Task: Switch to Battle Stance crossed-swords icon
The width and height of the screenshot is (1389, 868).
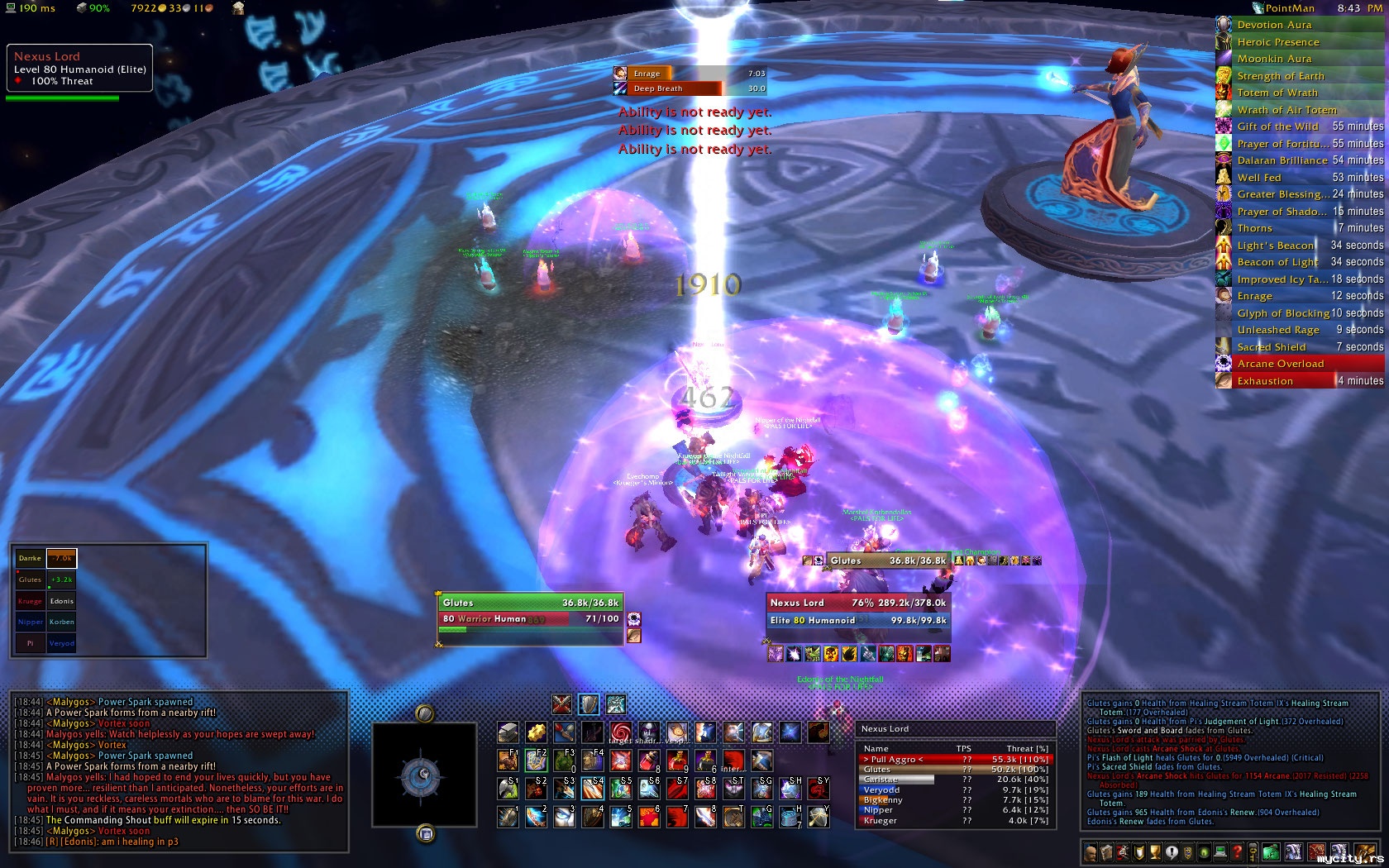Action: click(562, 704)
